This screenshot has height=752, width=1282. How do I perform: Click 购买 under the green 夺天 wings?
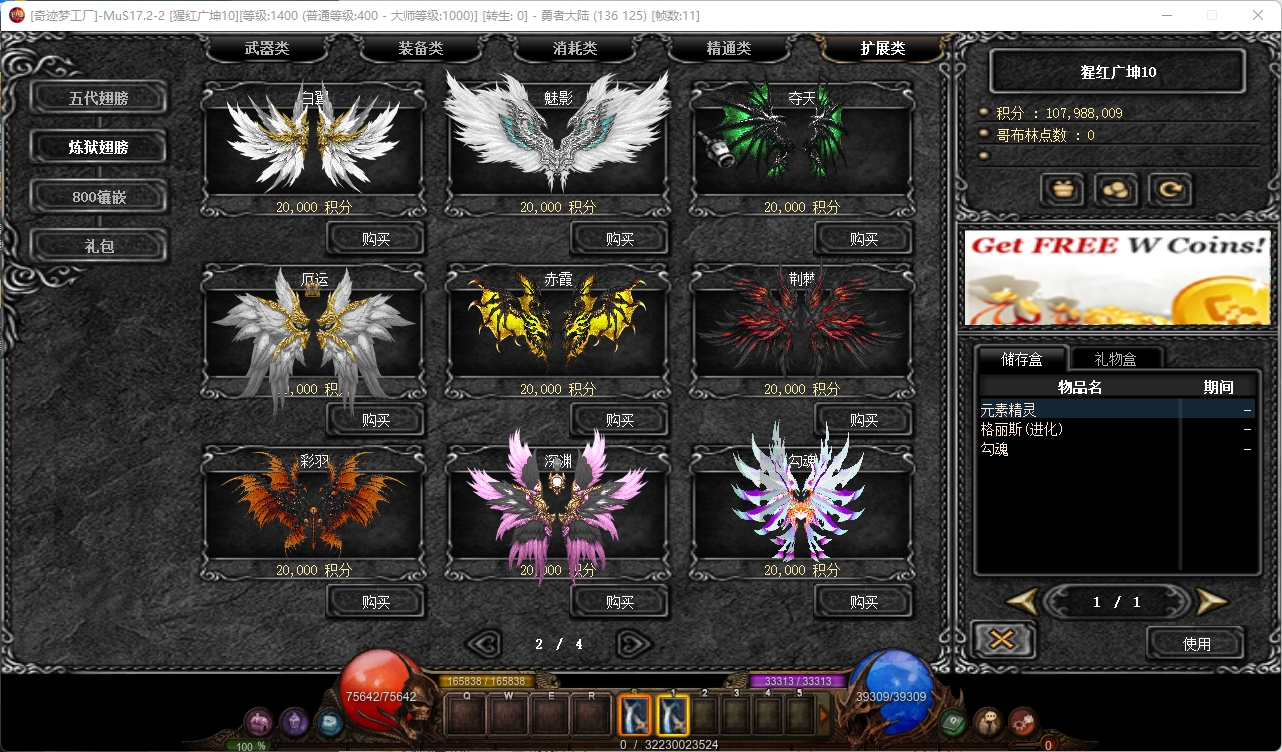pos(864,239)
